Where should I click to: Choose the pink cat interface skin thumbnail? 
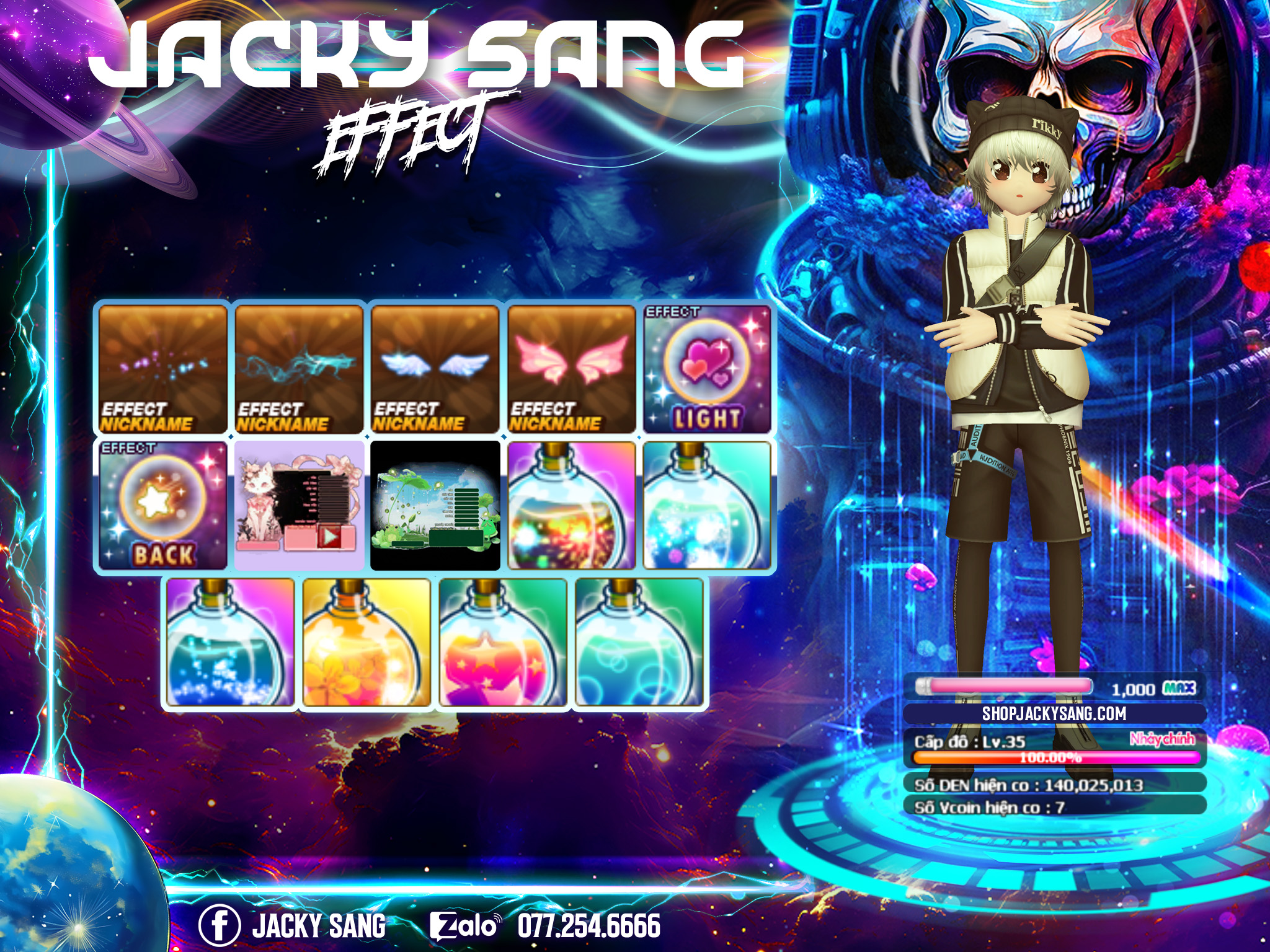pos(299,506)
